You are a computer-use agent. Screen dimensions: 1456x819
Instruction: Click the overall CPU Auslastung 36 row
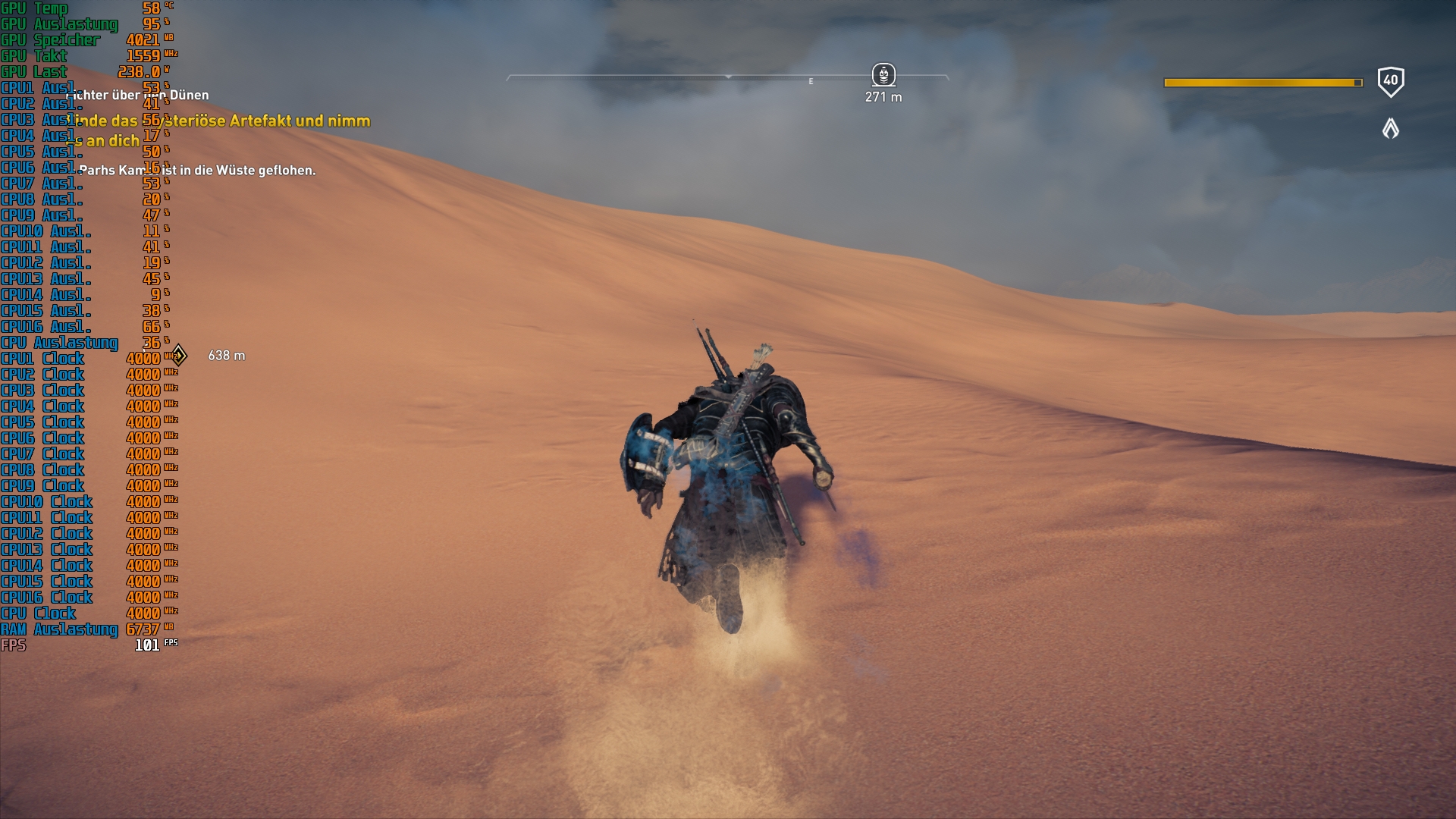pyautogui.click(x=76, y=343)
